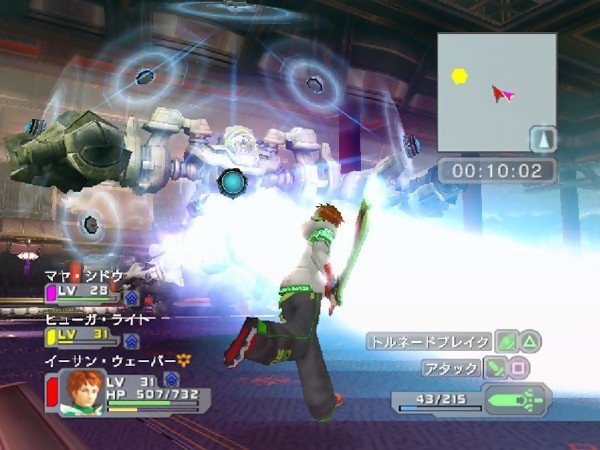
Task: Click the upward arrow button below the minimap
Action: [x=542, y=137]
